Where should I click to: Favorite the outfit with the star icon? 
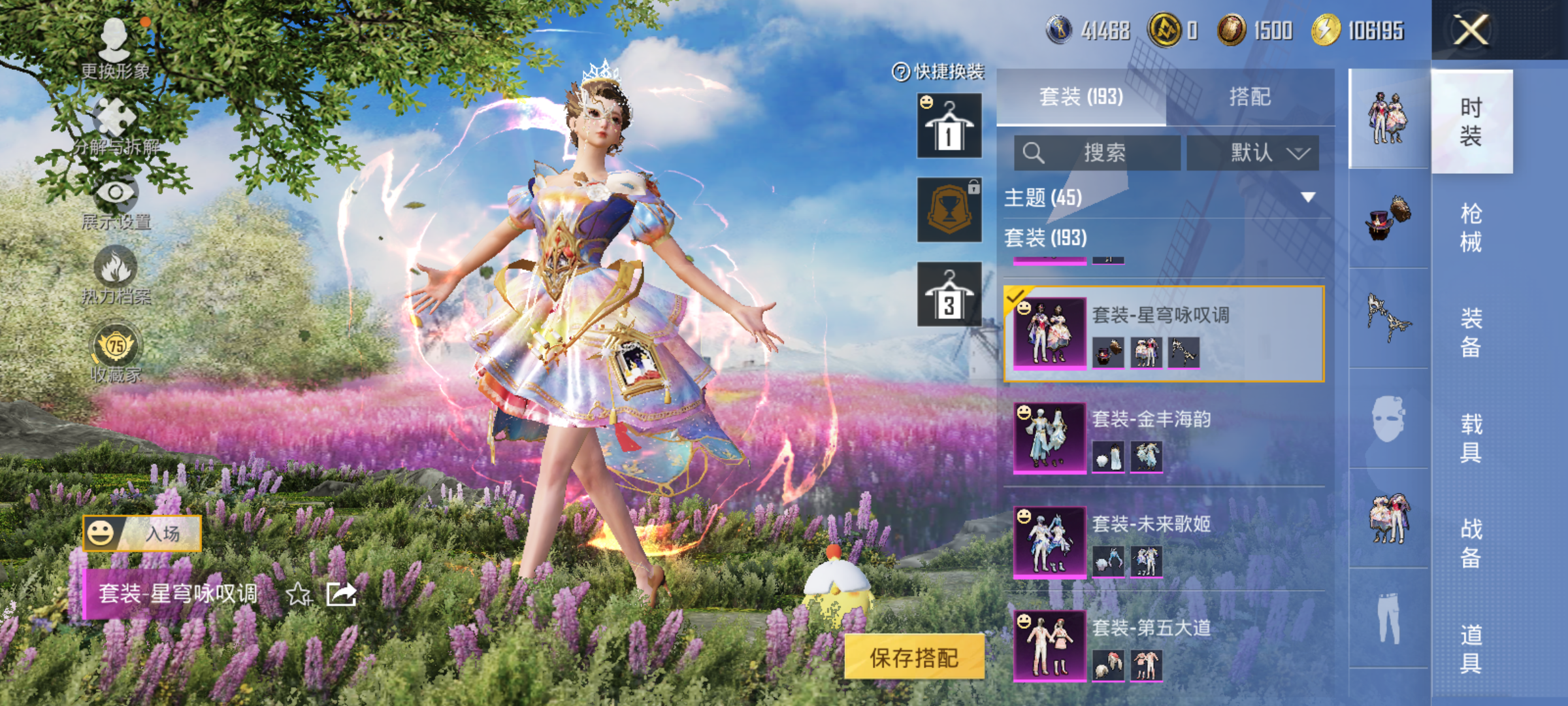(x=299, y=594)
